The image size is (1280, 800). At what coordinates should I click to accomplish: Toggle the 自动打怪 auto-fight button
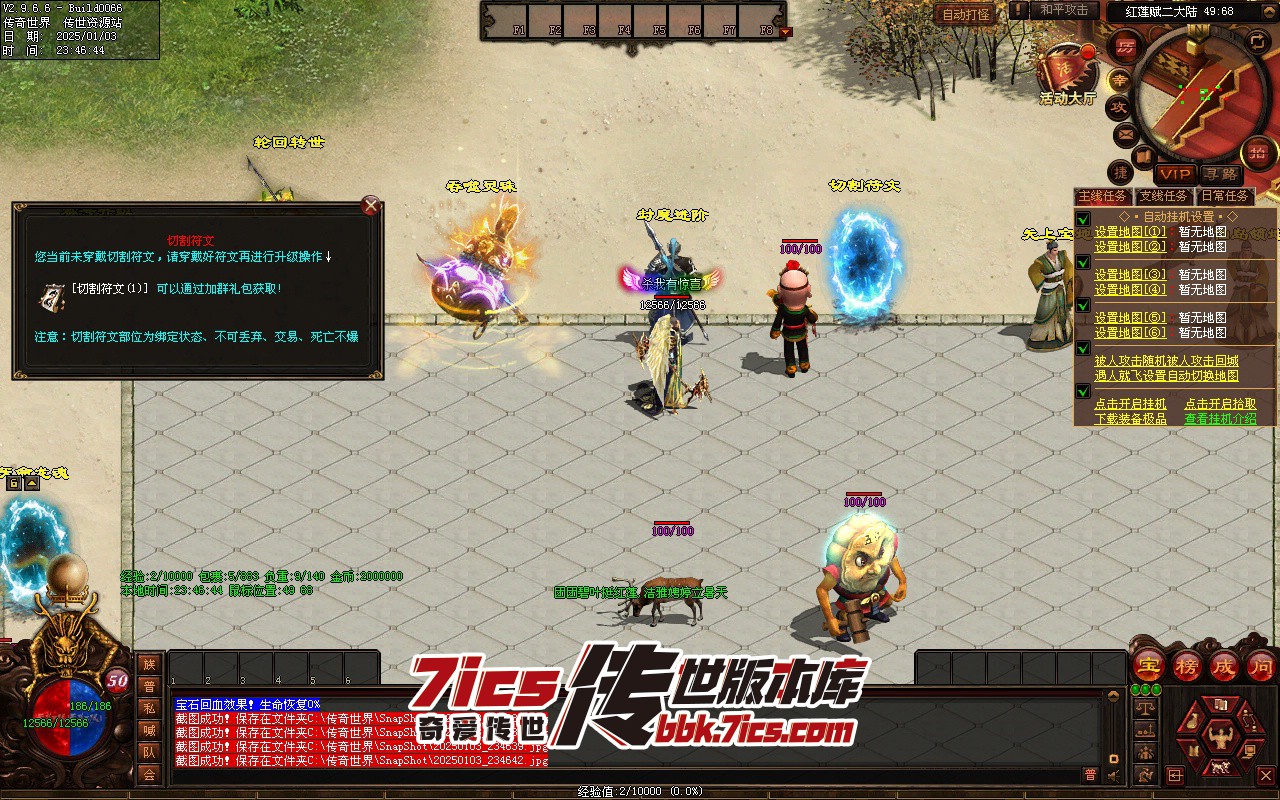[x=966, y=14]
